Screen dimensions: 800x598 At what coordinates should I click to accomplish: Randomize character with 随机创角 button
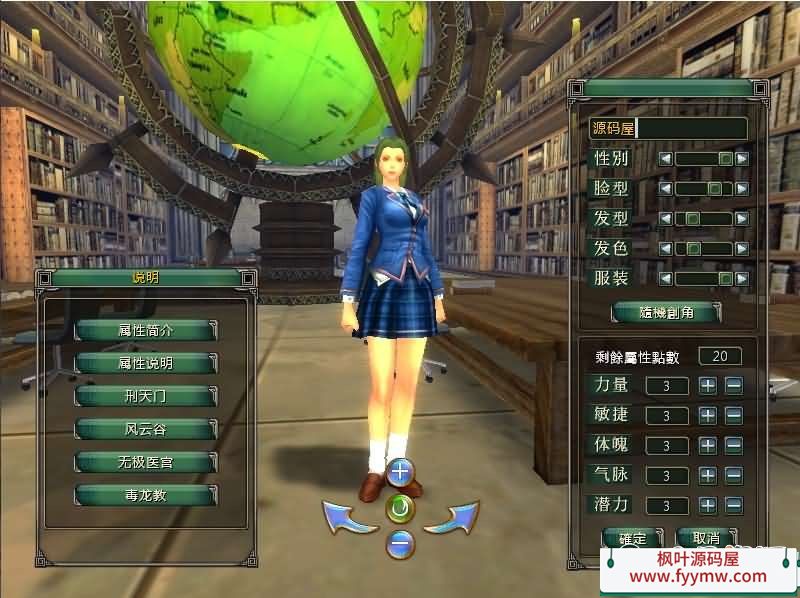pyautogui.click(x=667, y=312)
